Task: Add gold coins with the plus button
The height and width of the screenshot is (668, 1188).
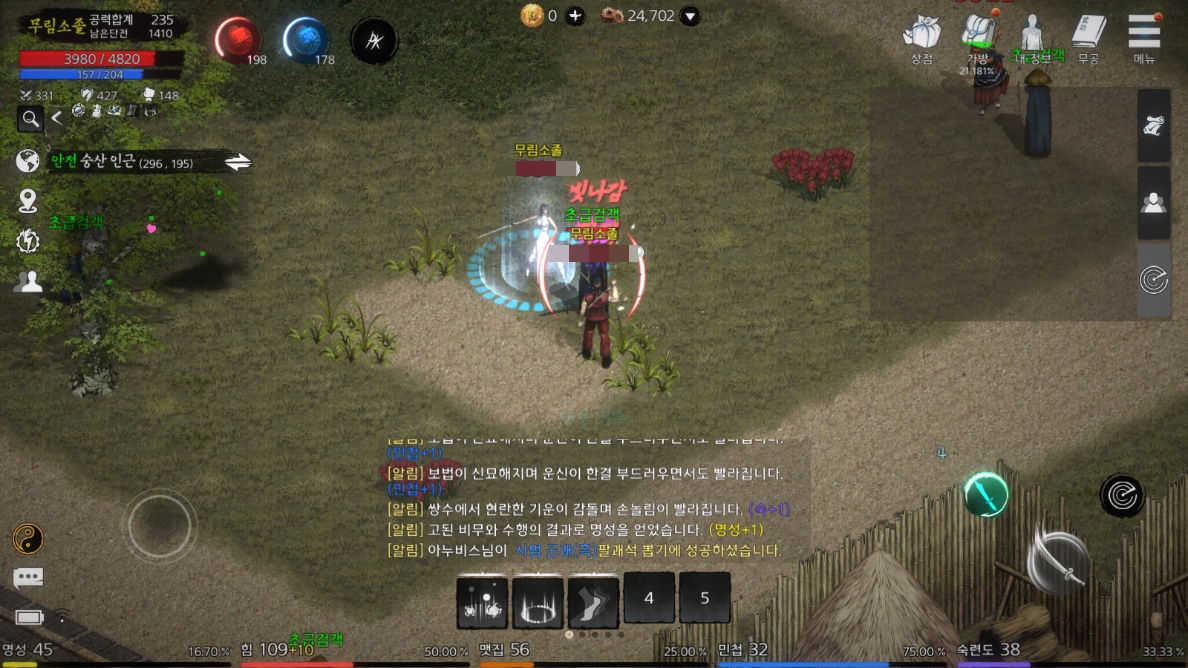Action: [x=575, y=16]
